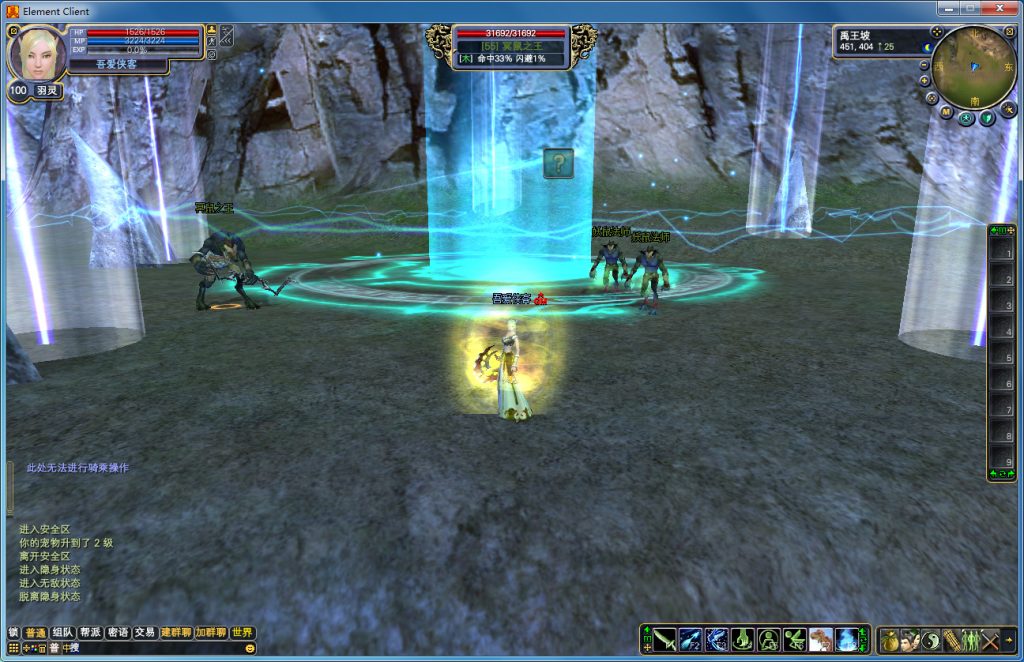Image resolution: width=1024 pixels, height=662 pixels.
Task: Click the blue question mark help icon
Action: point(558,163)
